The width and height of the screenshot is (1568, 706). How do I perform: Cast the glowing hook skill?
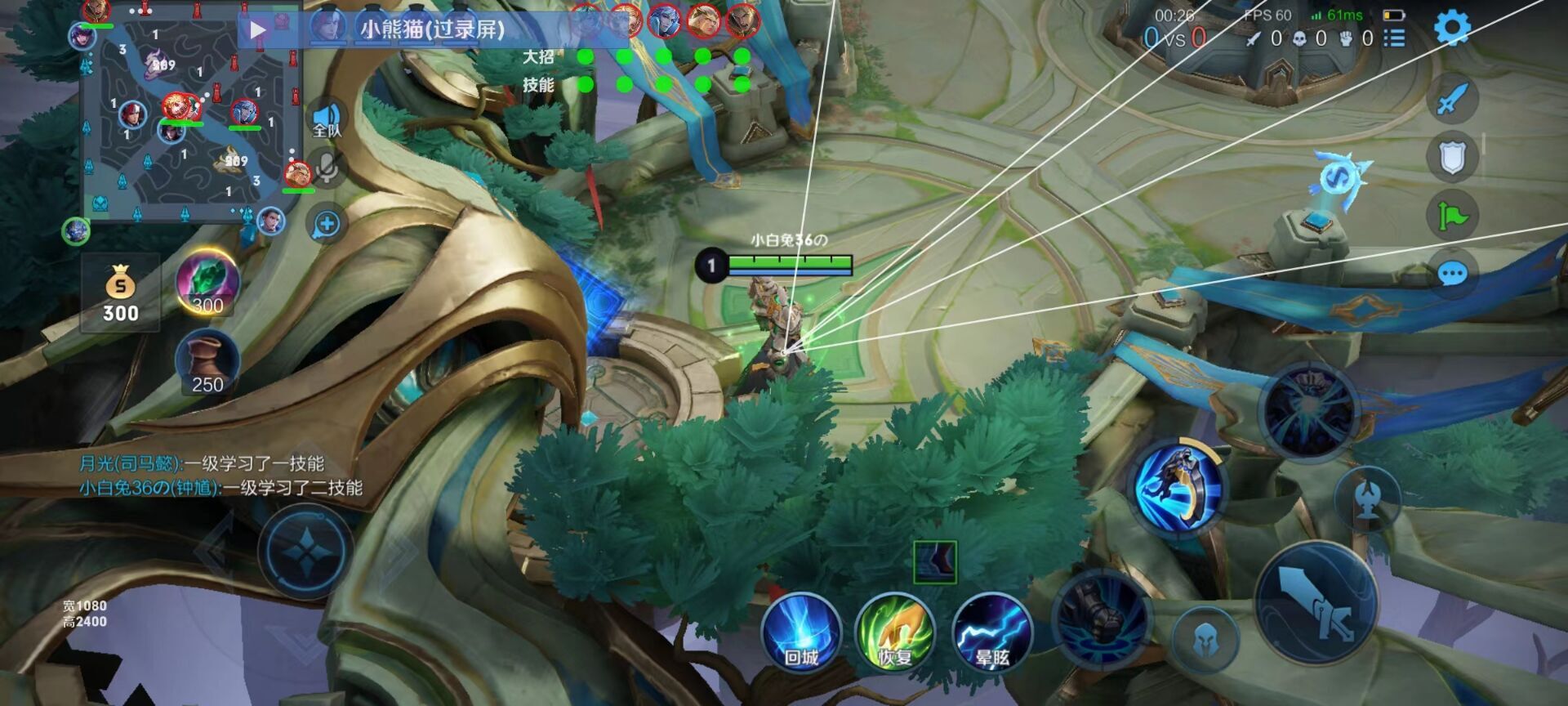coord(1181,487)
